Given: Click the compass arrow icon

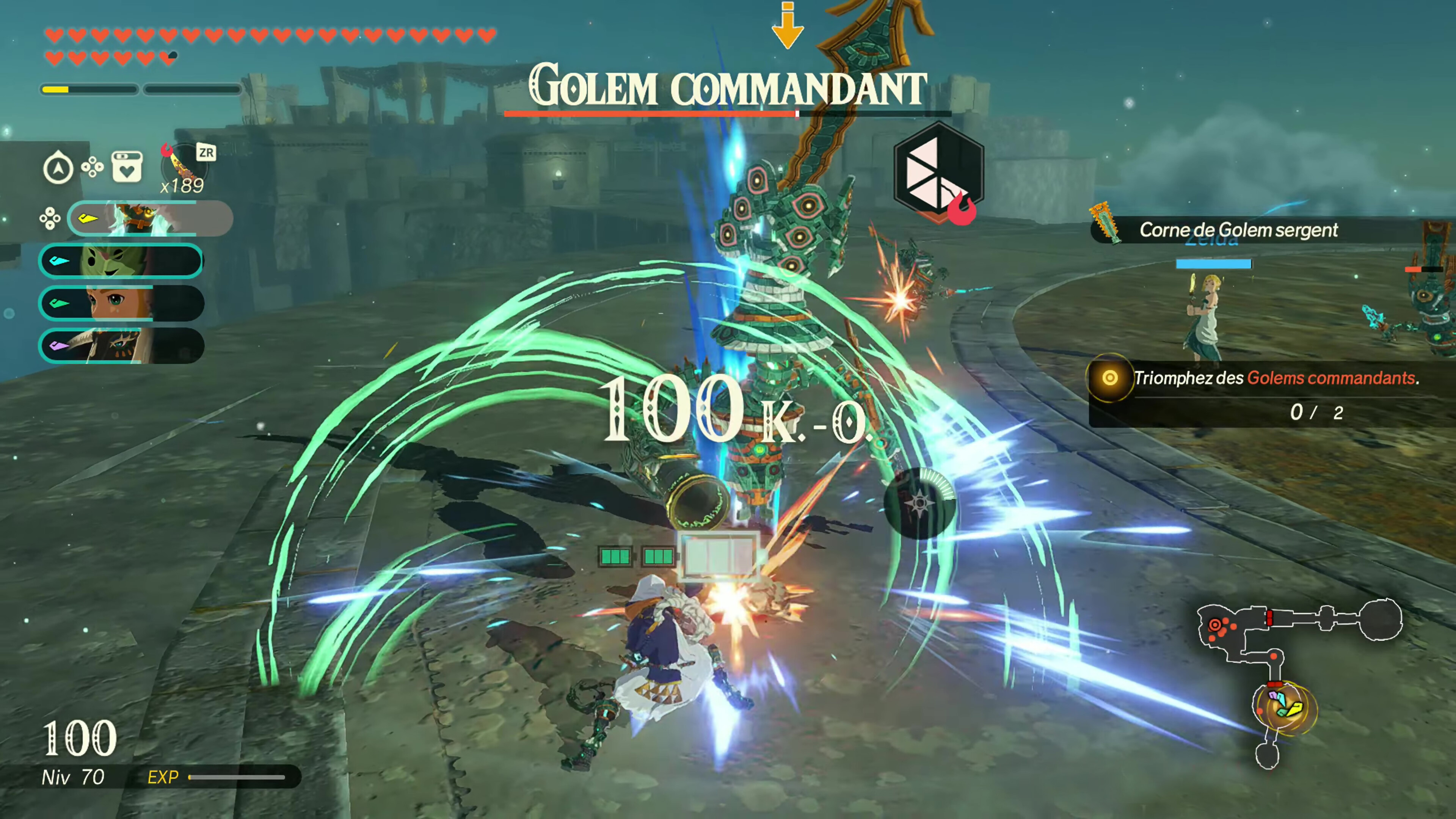Looking at the screenshot, I should pyautogui.click(x=58, y=168).
